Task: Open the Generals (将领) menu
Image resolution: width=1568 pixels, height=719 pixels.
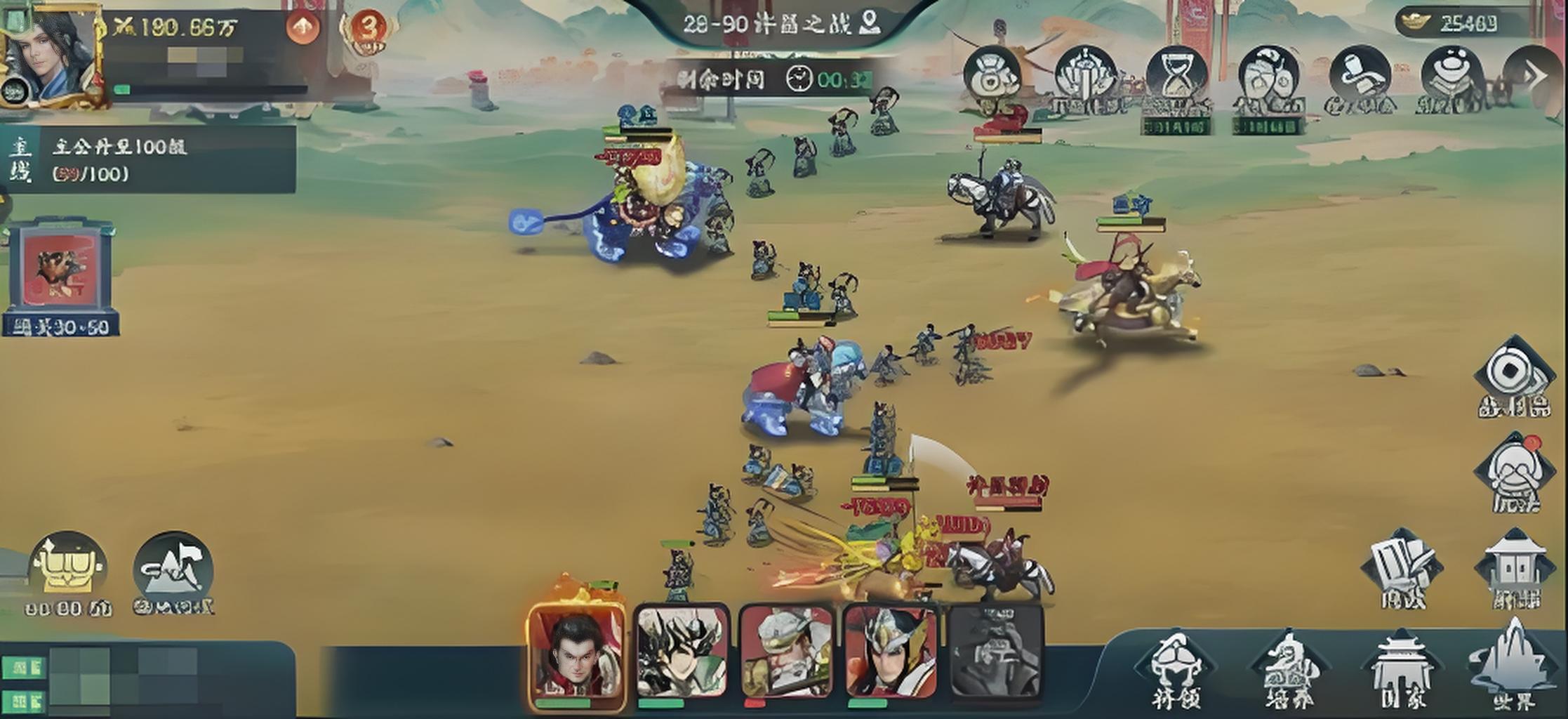Action: (1176, 671)
